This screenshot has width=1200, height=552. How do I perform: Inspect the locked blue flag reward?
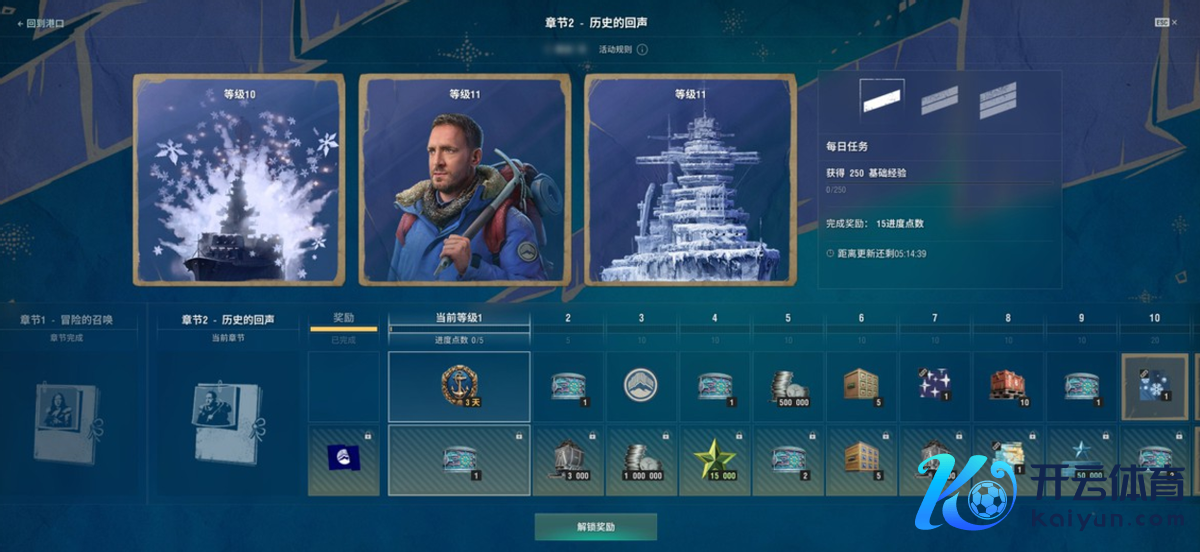[344, 461]
